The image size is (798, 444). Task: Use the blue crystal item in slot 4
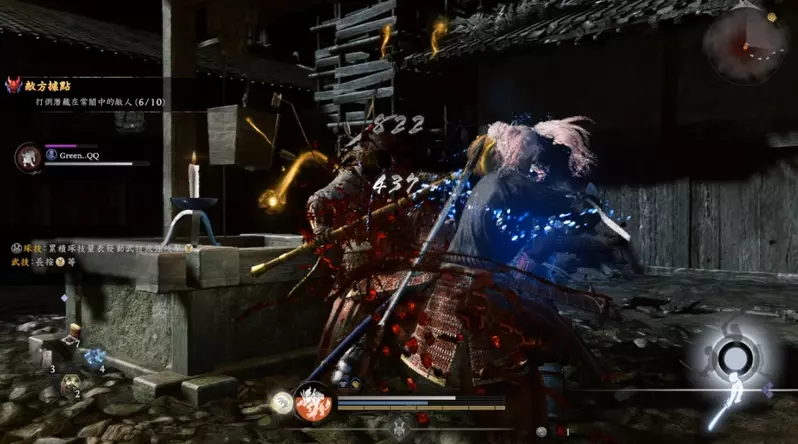tap(96, 357)
